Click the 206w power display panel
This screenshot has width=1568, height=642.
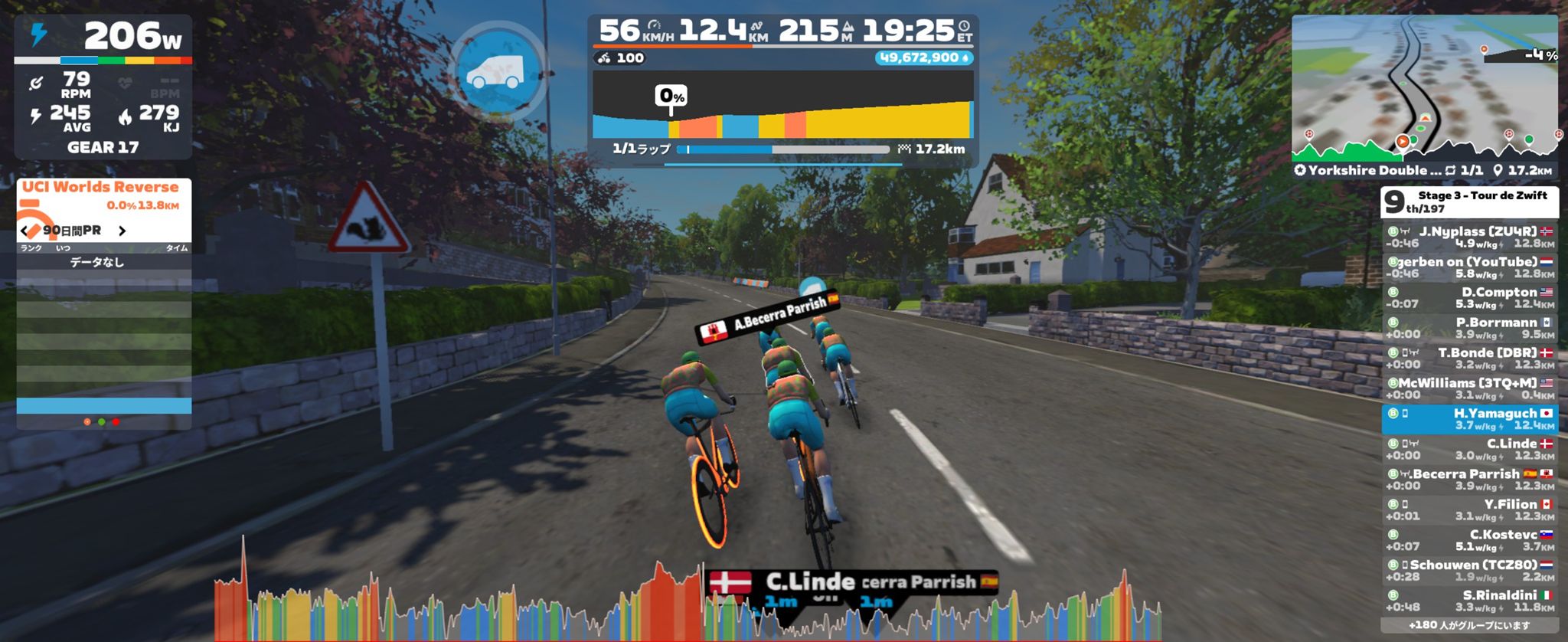point(103,37)
